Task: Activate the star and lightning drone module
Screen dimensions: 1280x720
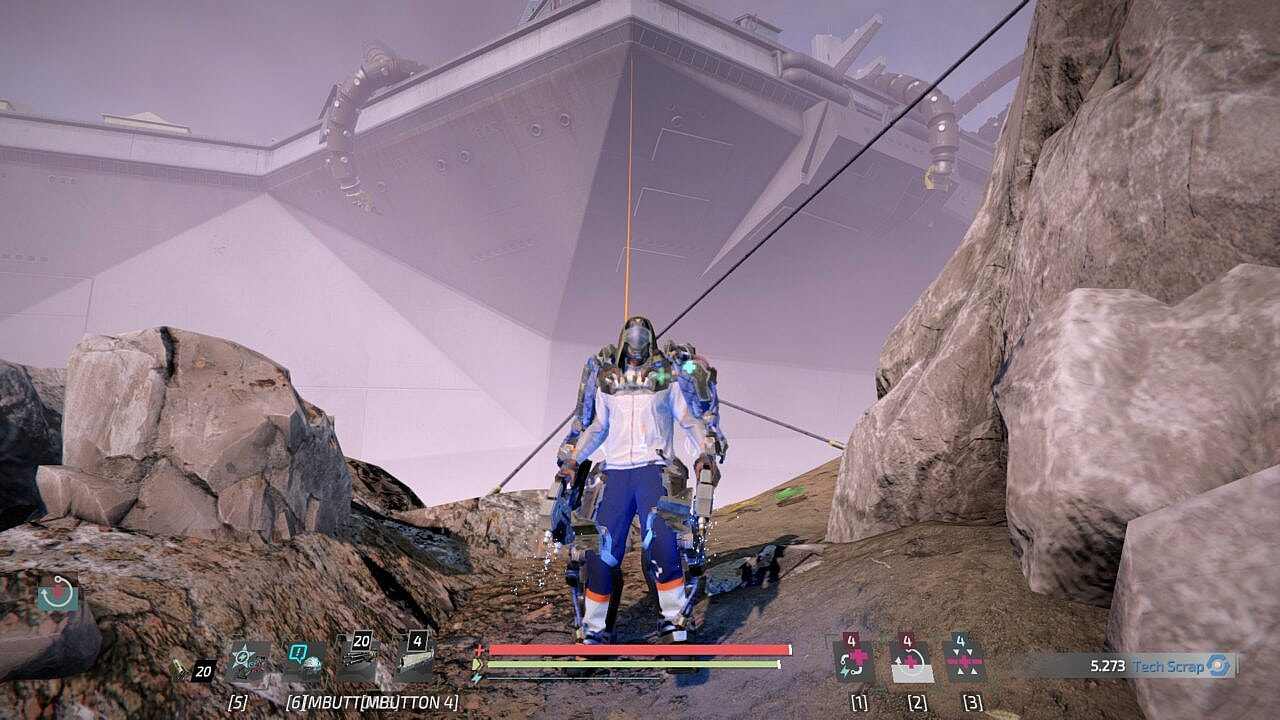Action: pos(246,662)
